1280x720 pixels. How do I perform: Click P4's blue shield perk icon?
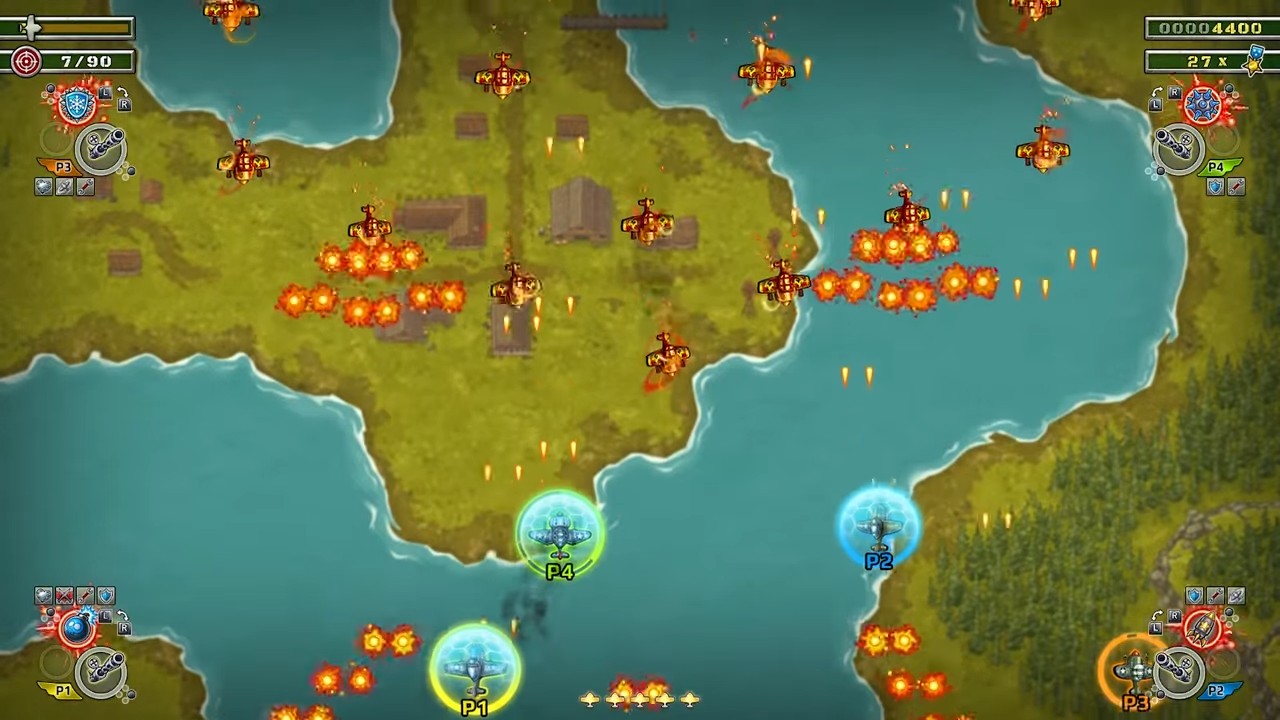1215,186
